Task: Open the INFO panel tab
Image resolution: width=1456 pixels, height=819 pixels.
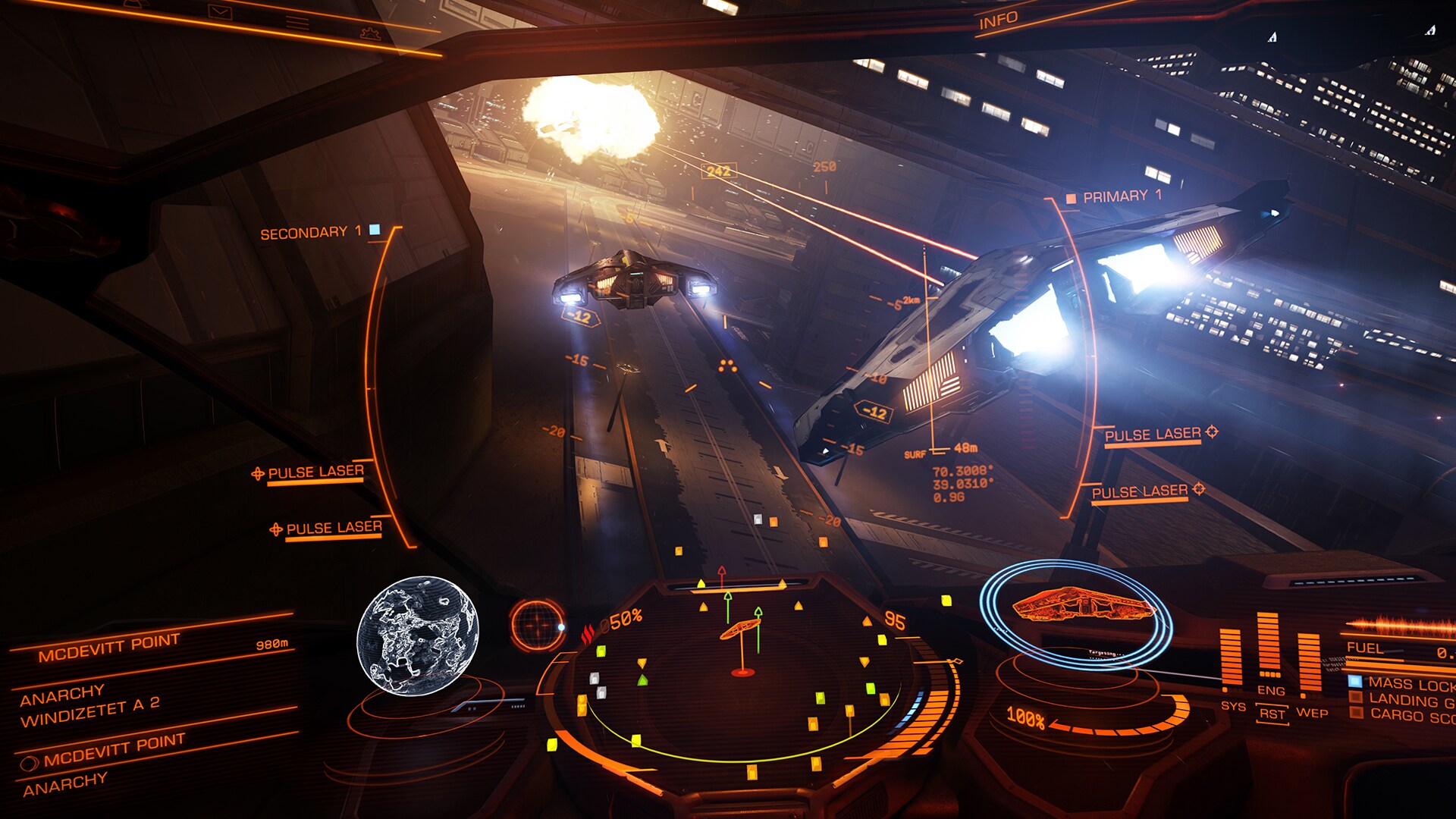Action: (998, 20)
